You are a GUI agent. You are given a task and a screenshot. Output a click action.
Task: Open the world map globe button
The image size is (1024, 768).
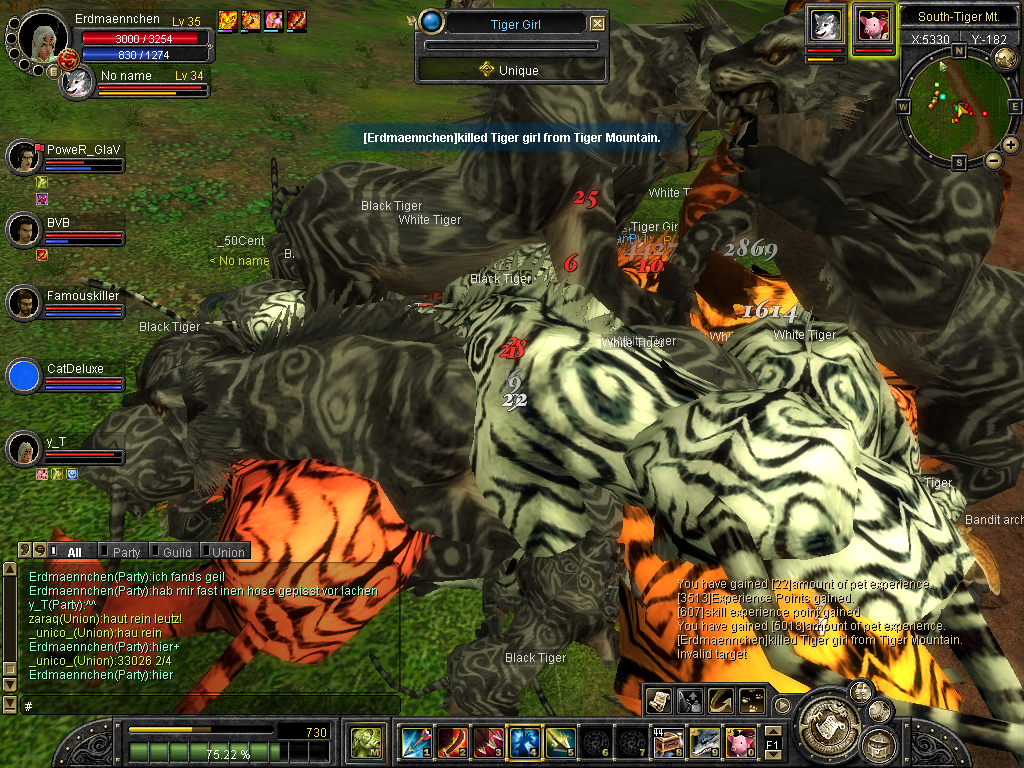(x=1005, y=59)
